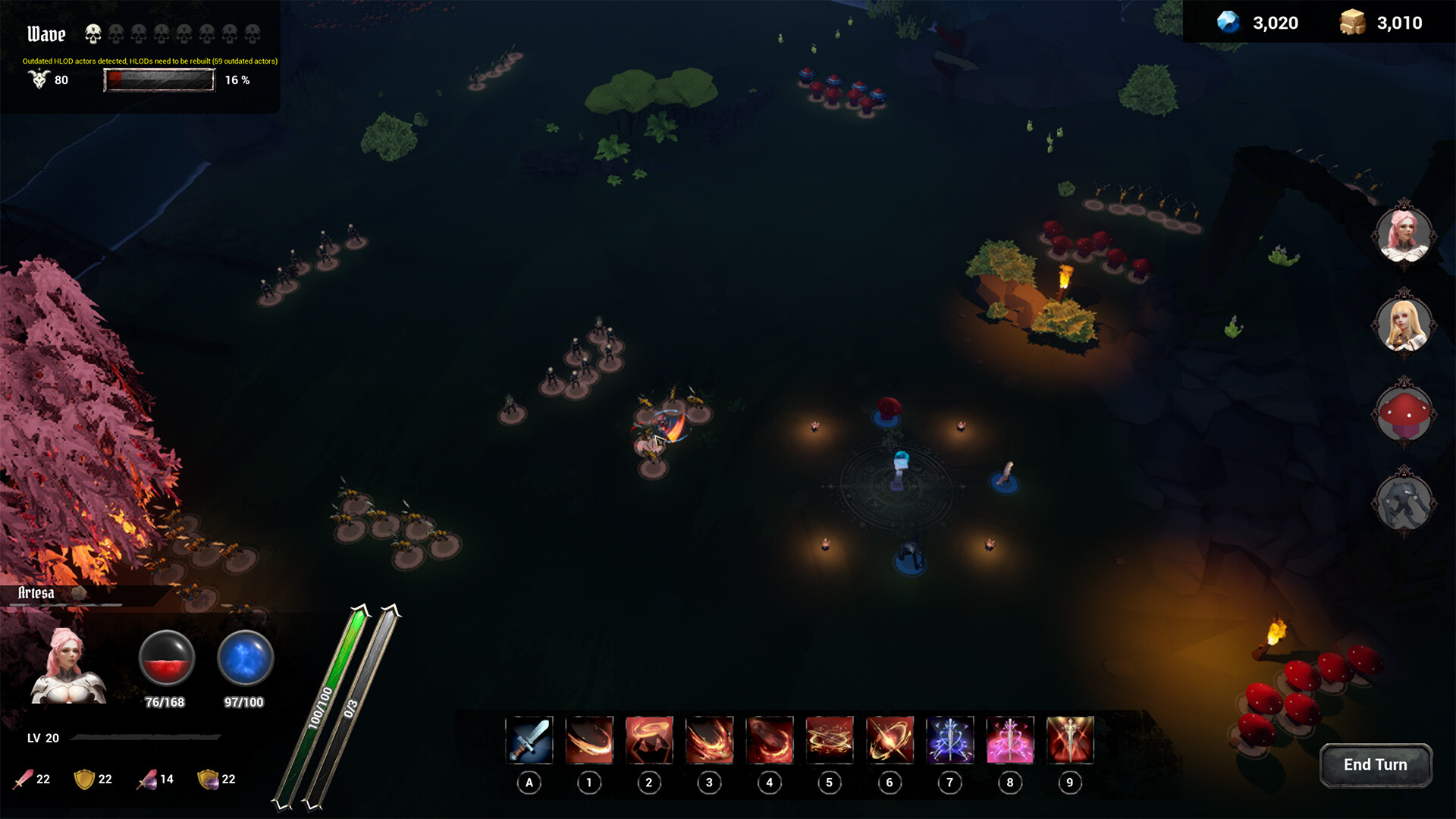The width and height of the screenshot is (1456, 819).
Task: Cast the blue sword ability in slot 7
Action: pyautogui.click(x=949, y=740)
